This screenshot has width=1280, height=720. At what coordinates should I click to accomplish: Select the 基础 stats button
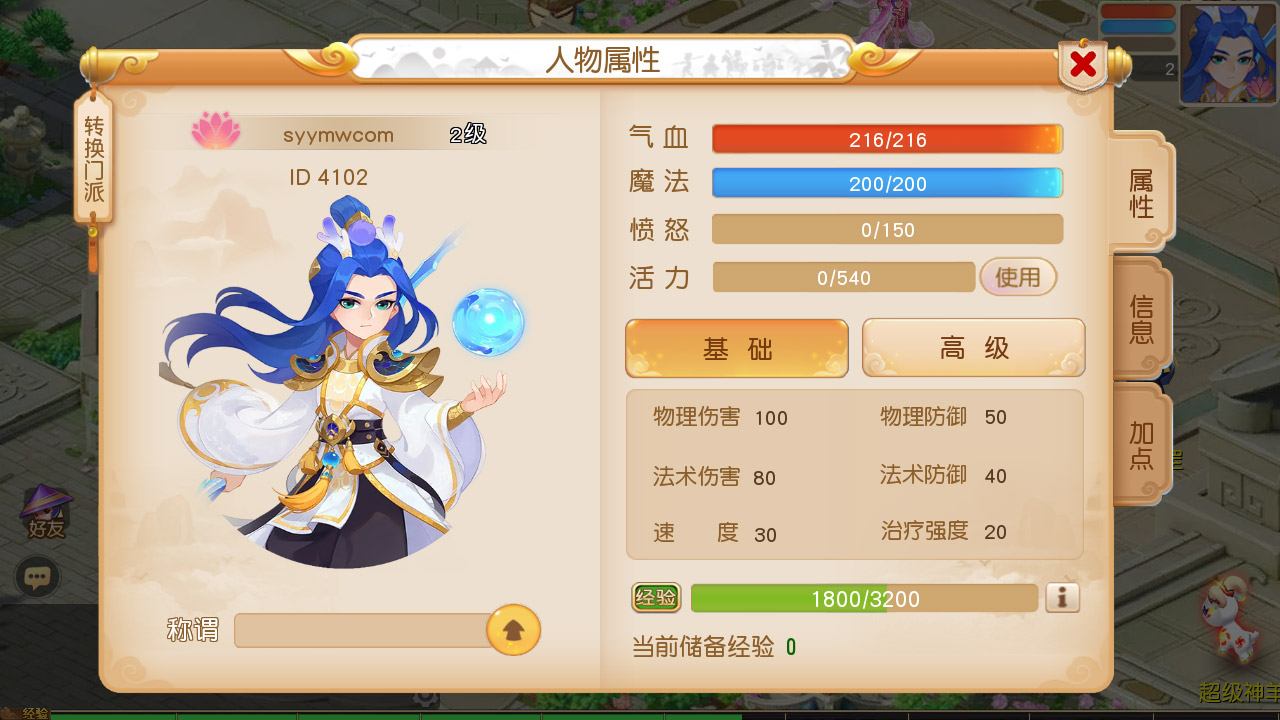click(x=737, y=349)
